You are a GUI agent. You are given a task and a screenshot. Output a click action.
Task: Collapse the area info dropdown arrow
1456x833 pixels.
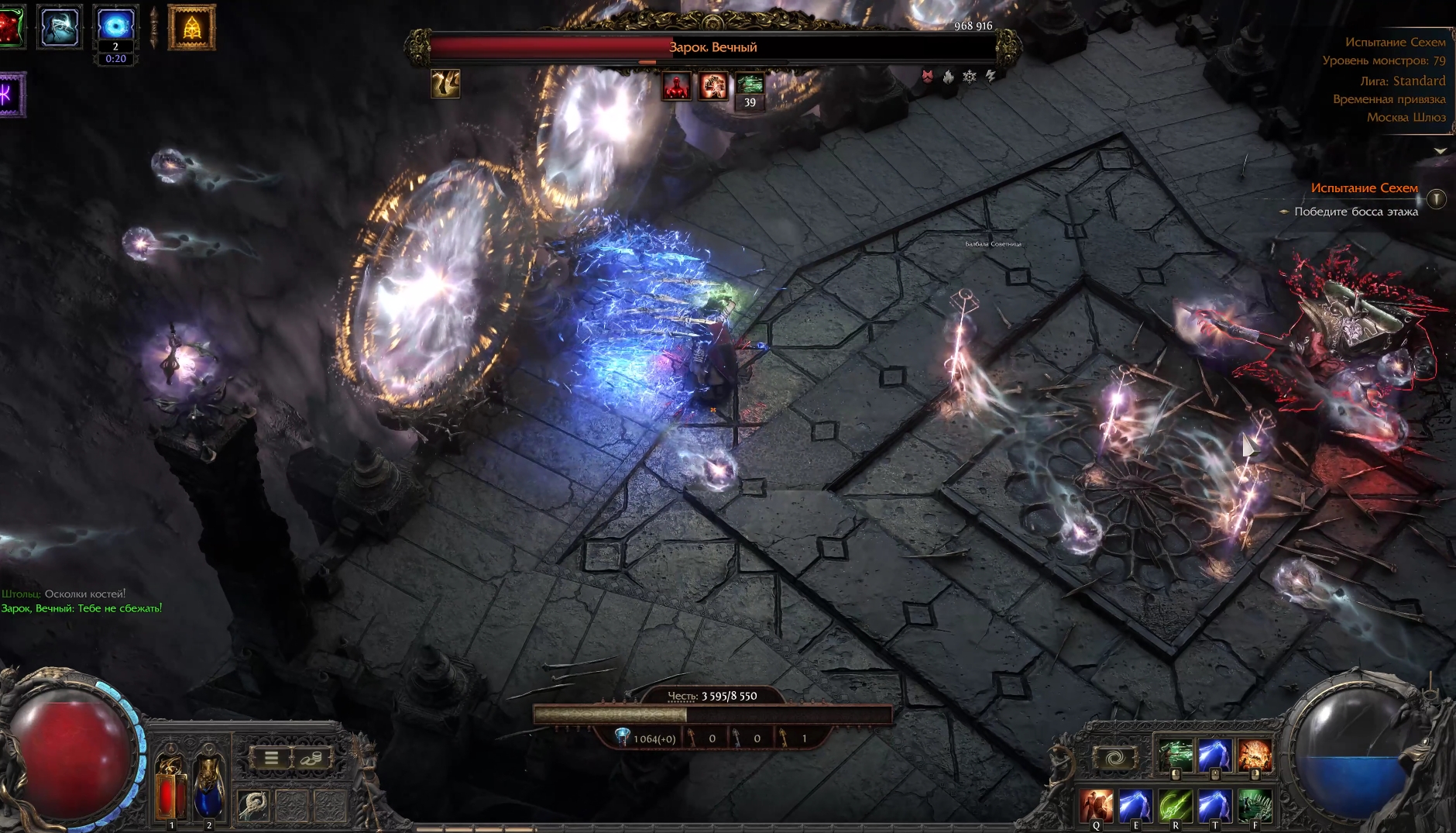click(x=1440, y=151)
